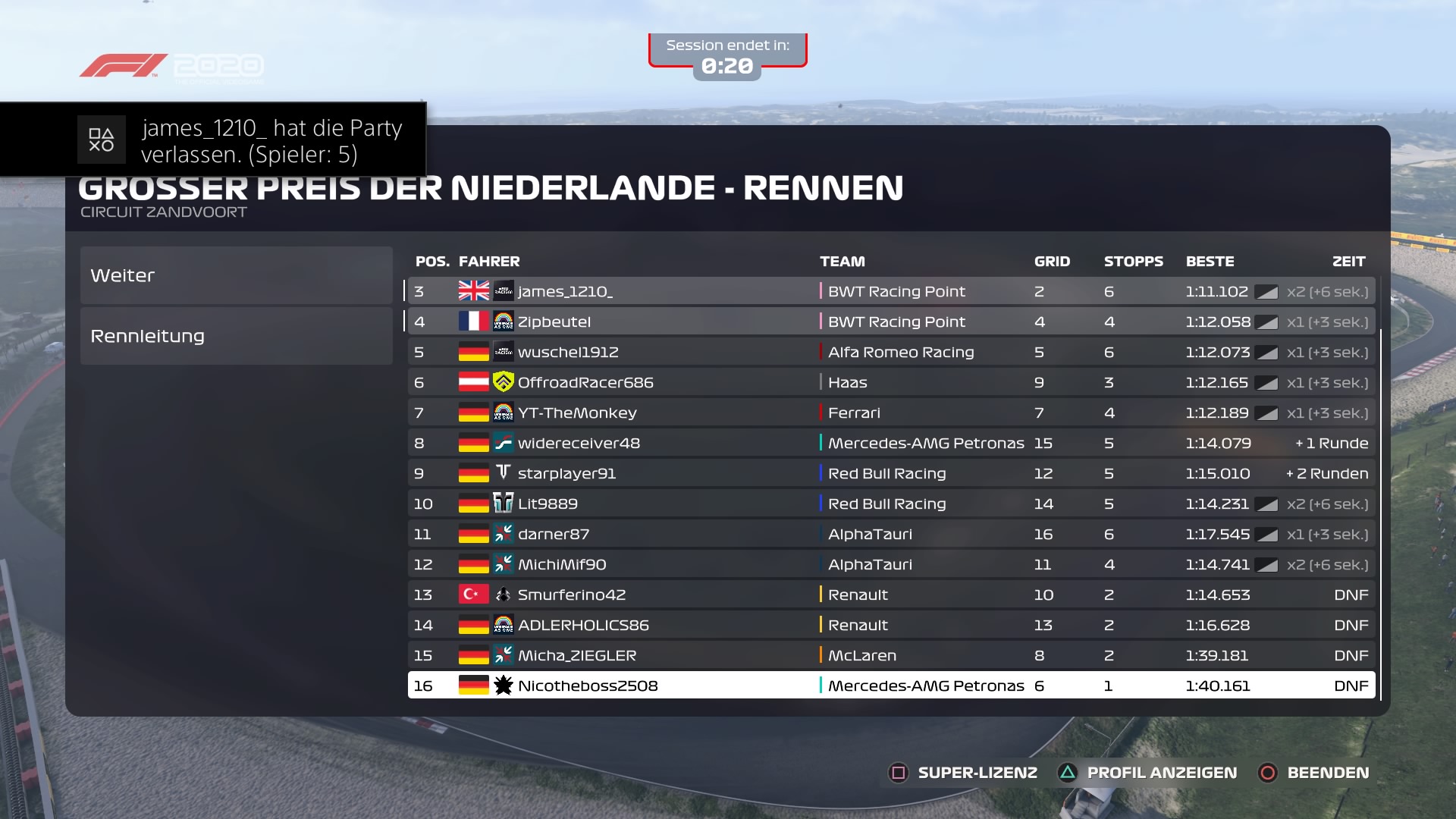Select Smurferino42's Renault row

[x=891, y=595]
